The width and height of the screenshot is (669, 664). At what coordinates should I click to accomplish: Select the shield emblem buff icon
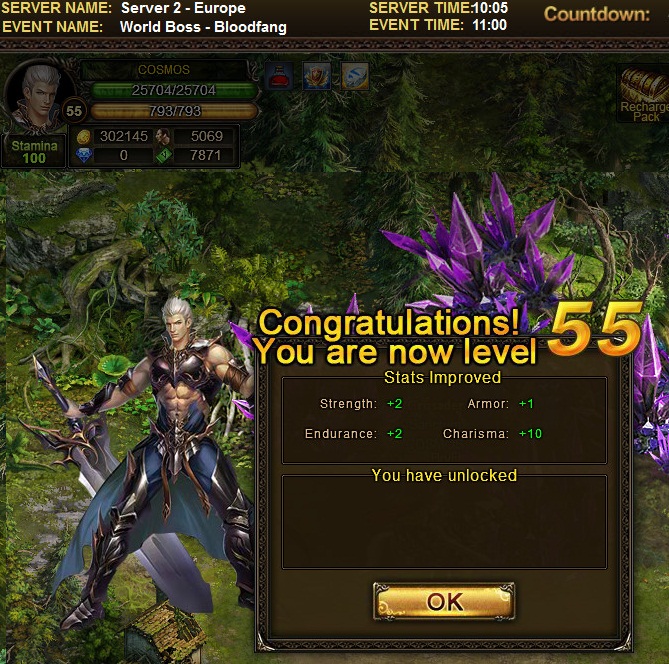click(x=317, y=77)
